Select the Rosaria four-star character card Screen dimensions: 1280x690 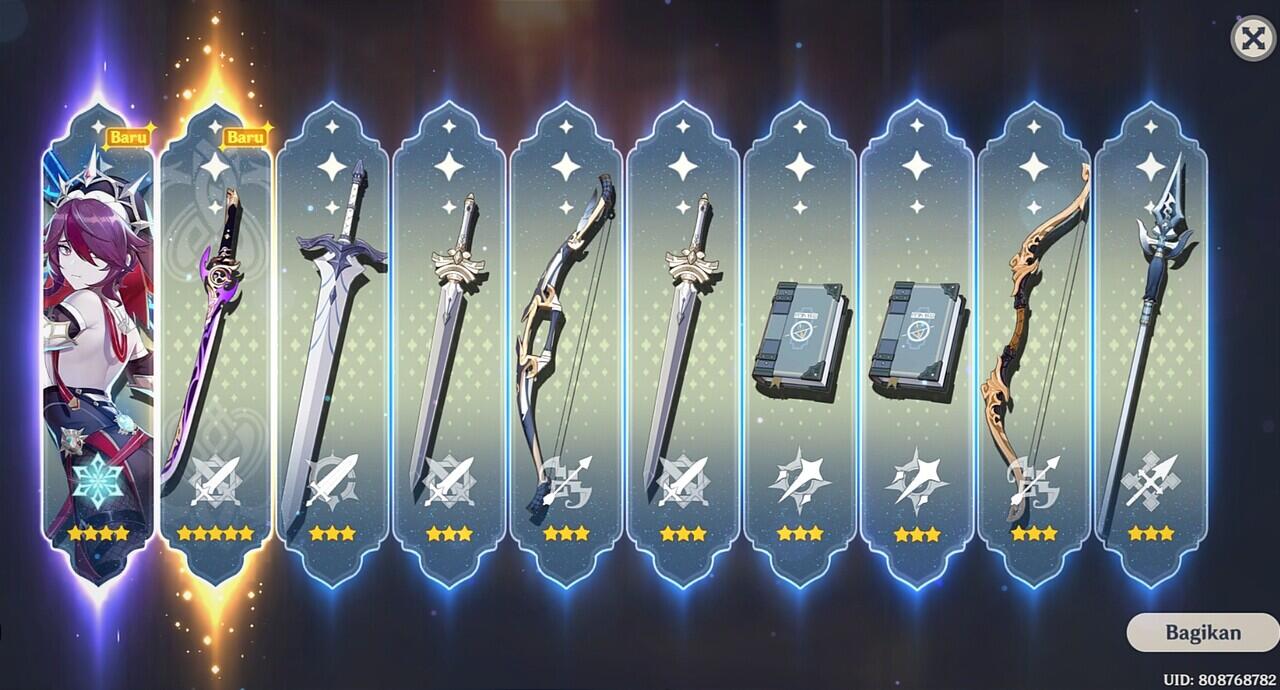[98, 340]
